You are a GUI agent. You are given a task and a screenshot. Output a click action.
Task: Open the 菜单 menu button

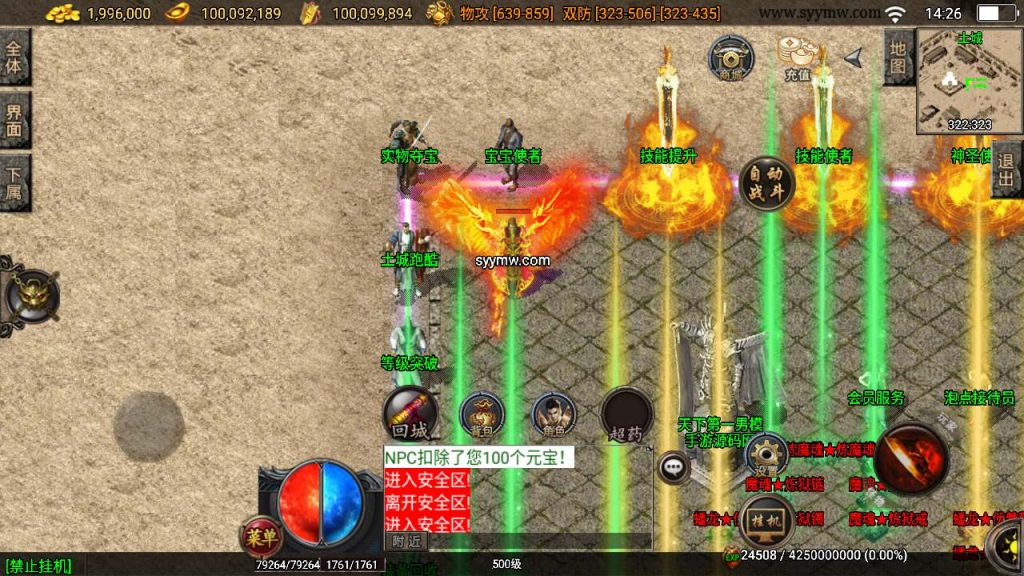click(x=259, y=536)
